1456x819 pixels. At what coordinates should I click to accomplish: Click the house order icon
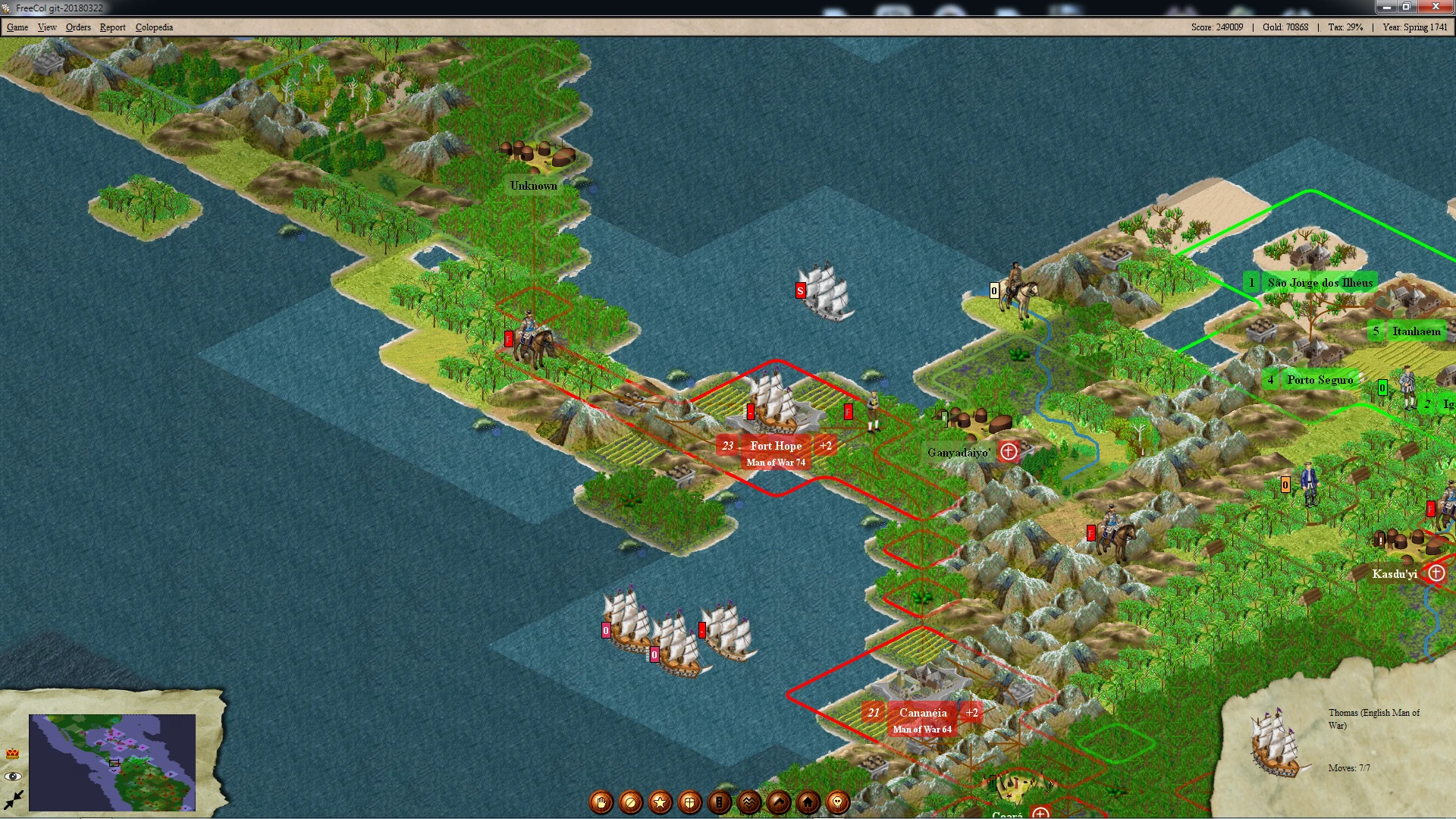coord(808,802)
